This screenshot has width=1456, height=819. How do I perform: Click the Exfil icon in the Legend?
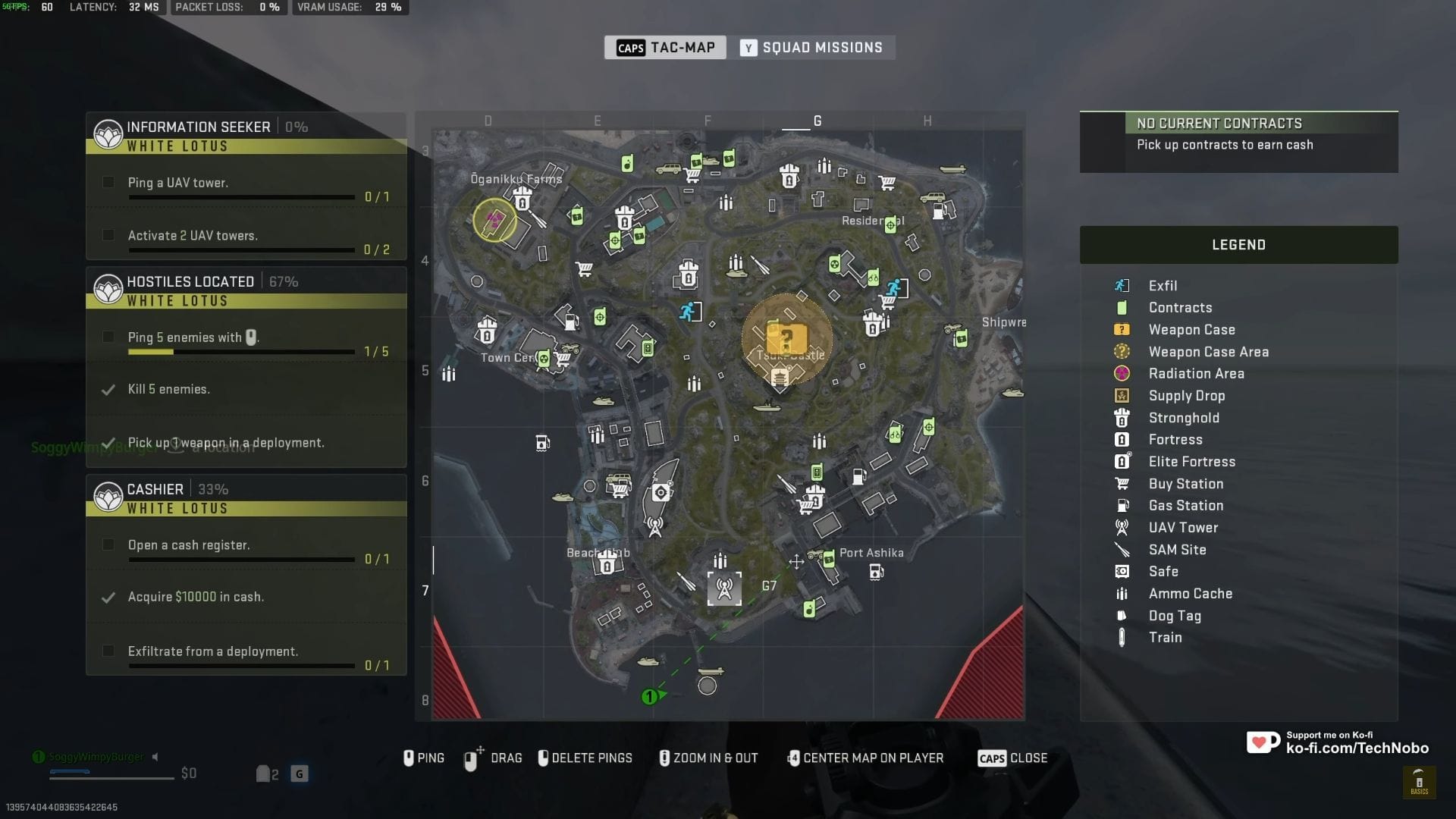click(x=1123, y=286)
